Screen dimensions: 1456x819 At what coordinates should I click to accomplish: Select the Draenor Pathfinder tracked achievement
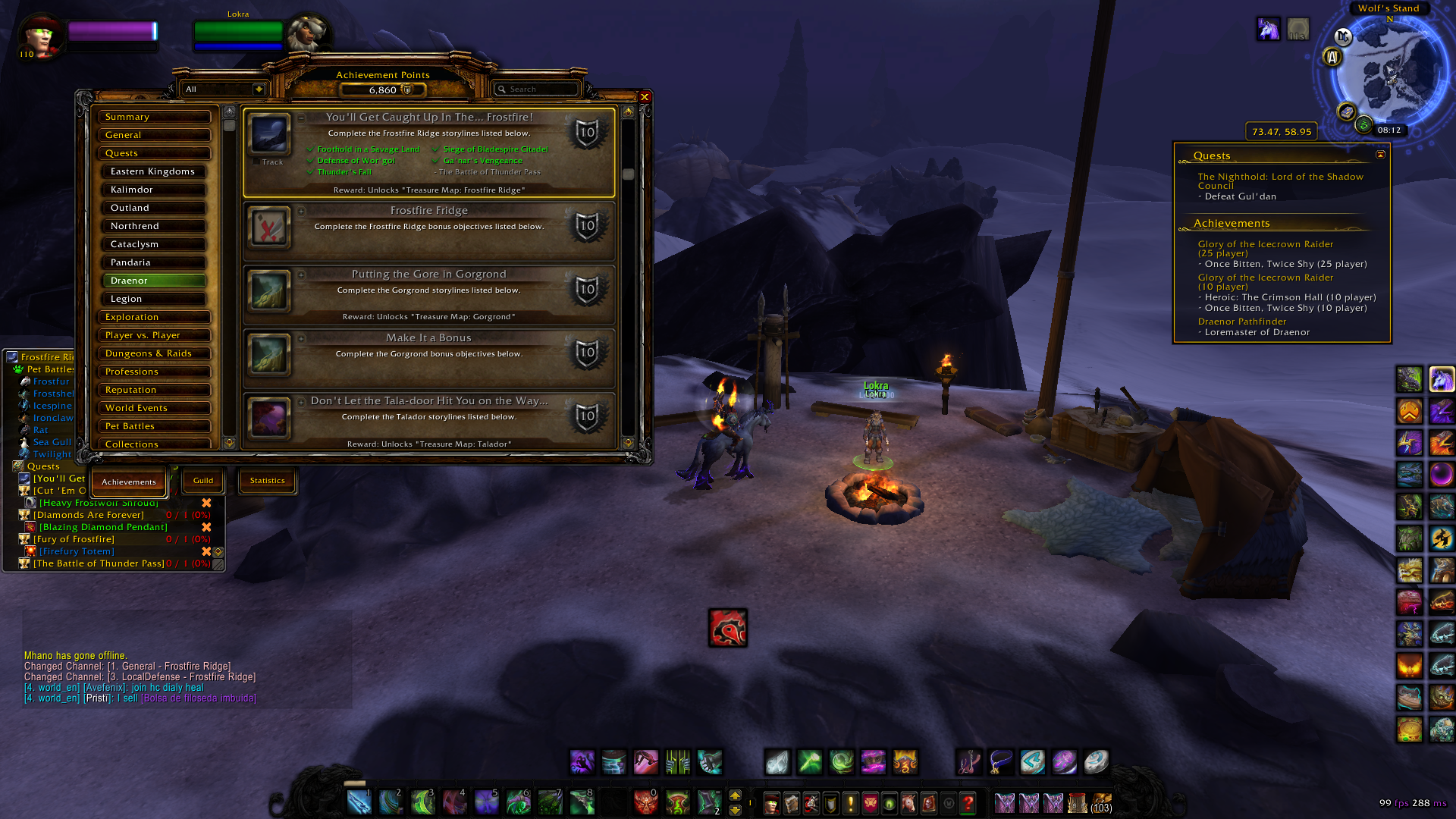tap(1242, 322)
